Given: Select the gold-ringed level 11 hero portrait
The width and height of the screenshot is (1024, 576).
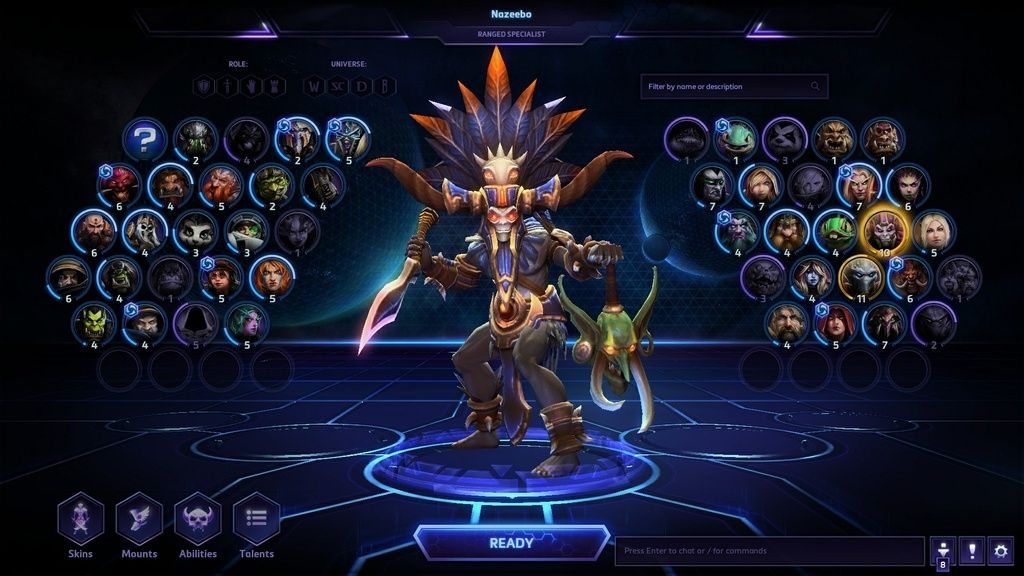Looking at the screenshot, I should pos(860,276).
